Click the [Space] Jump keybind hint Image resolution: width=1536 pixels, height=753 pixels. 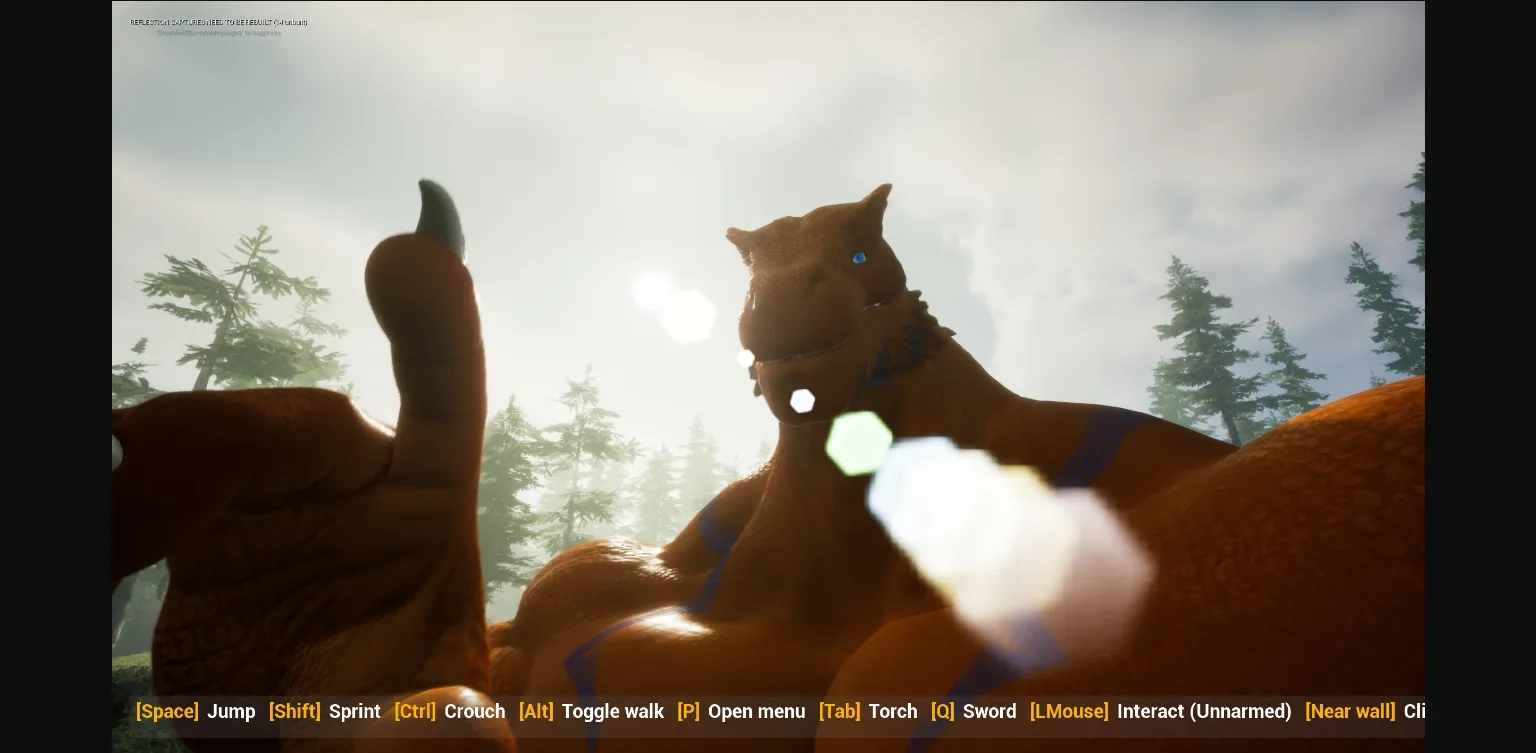coord(200,711)
